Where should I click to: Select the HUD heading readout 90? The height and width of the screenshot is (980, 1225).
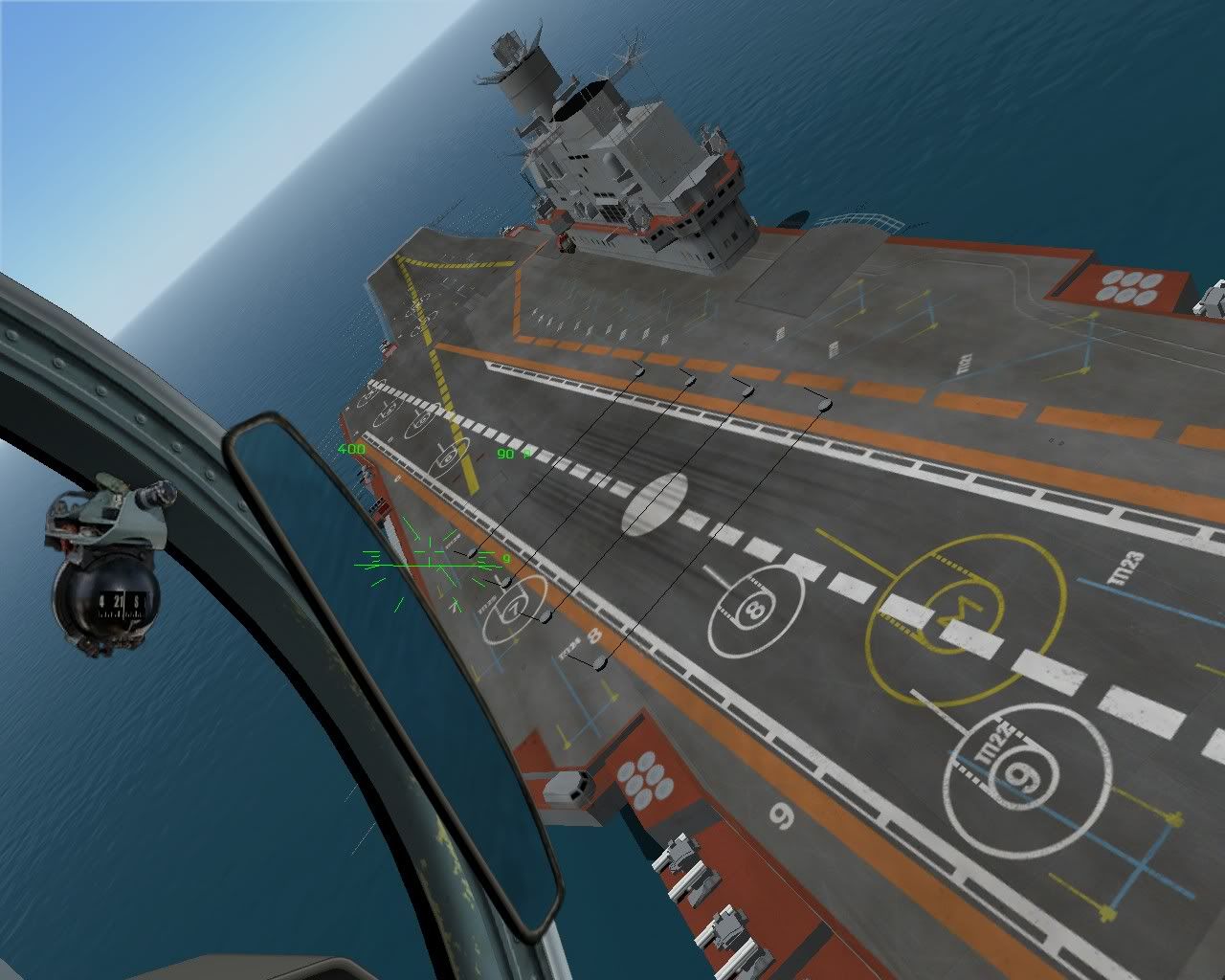pos(504,453)
